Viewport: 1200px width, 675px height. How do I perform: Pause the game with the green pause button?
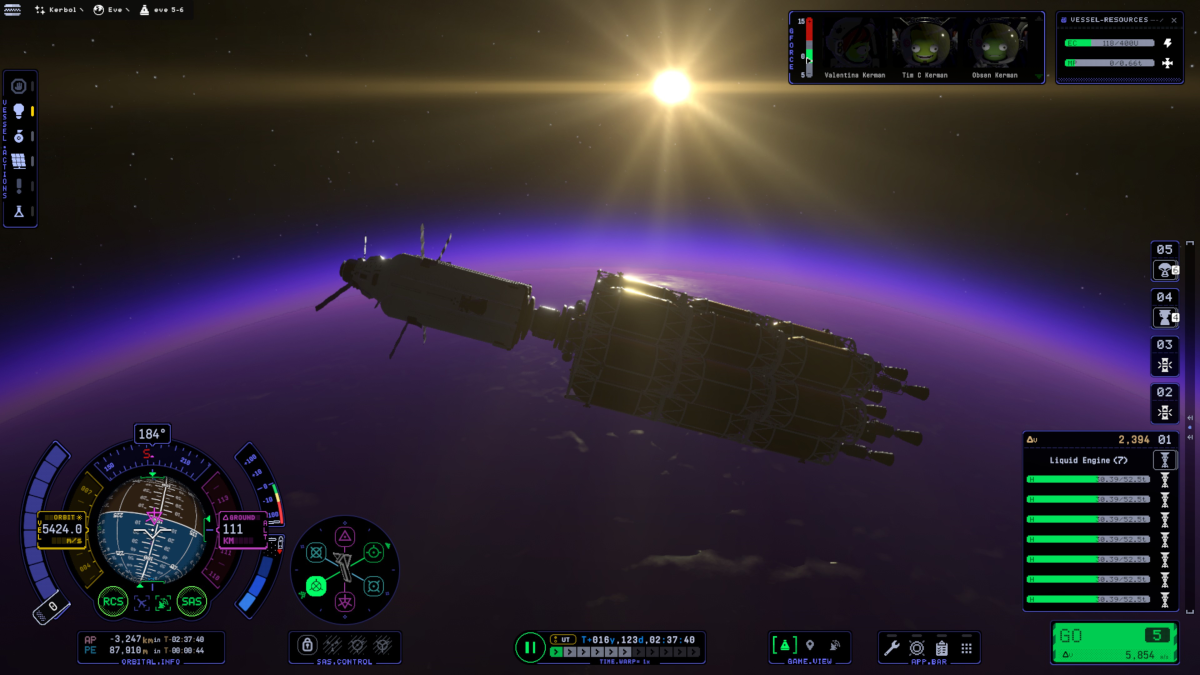point(530,647)
